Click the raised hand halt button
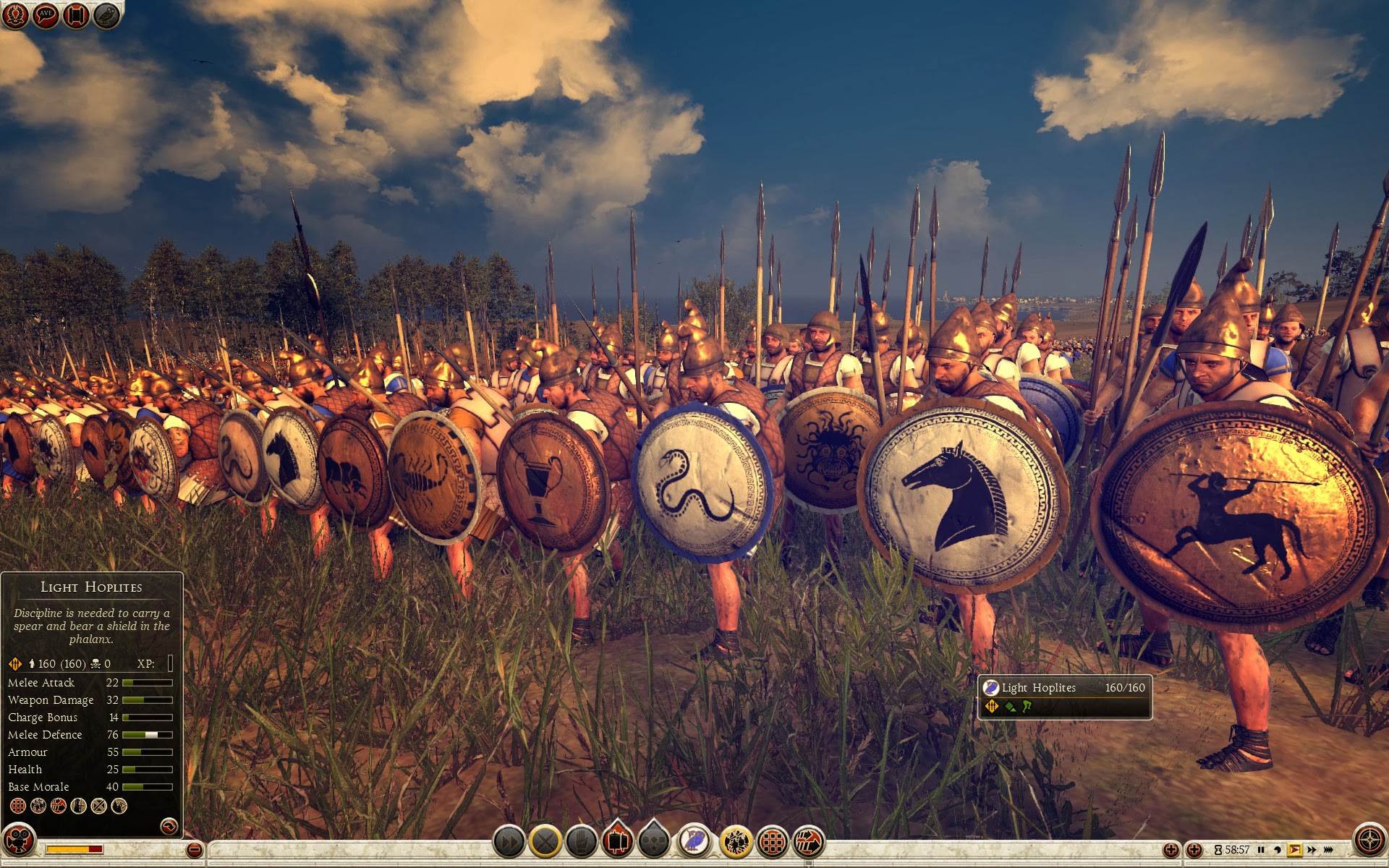Viewport: 1389px width, 868px height. coord(581,842)
